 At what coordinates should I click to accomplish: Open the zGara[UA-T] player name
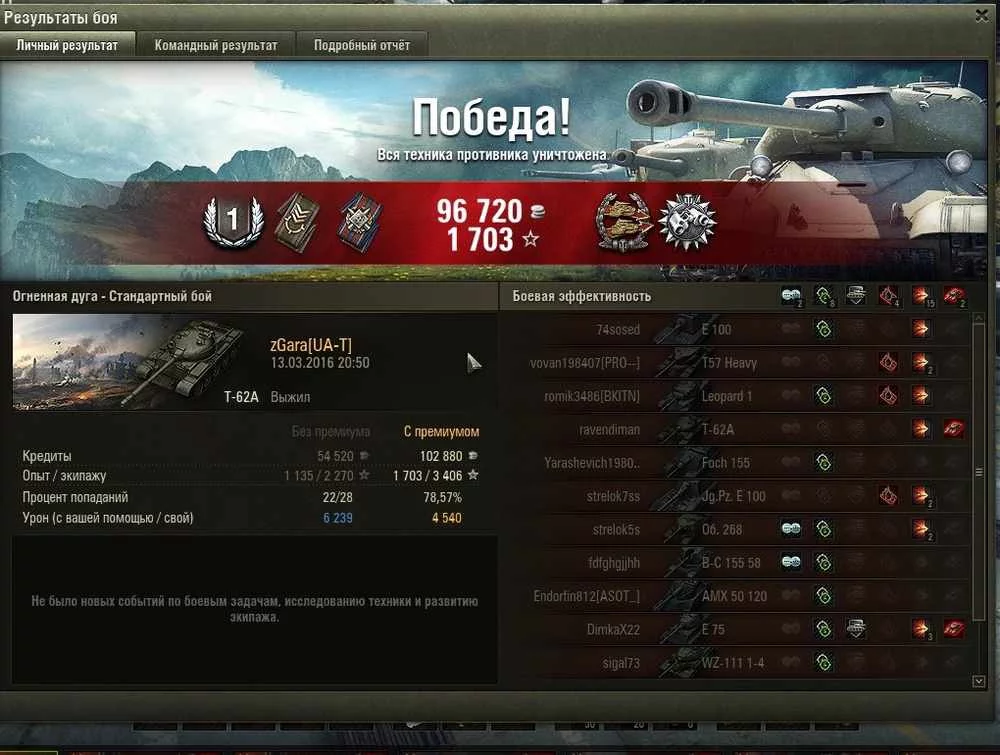point(311,345)
